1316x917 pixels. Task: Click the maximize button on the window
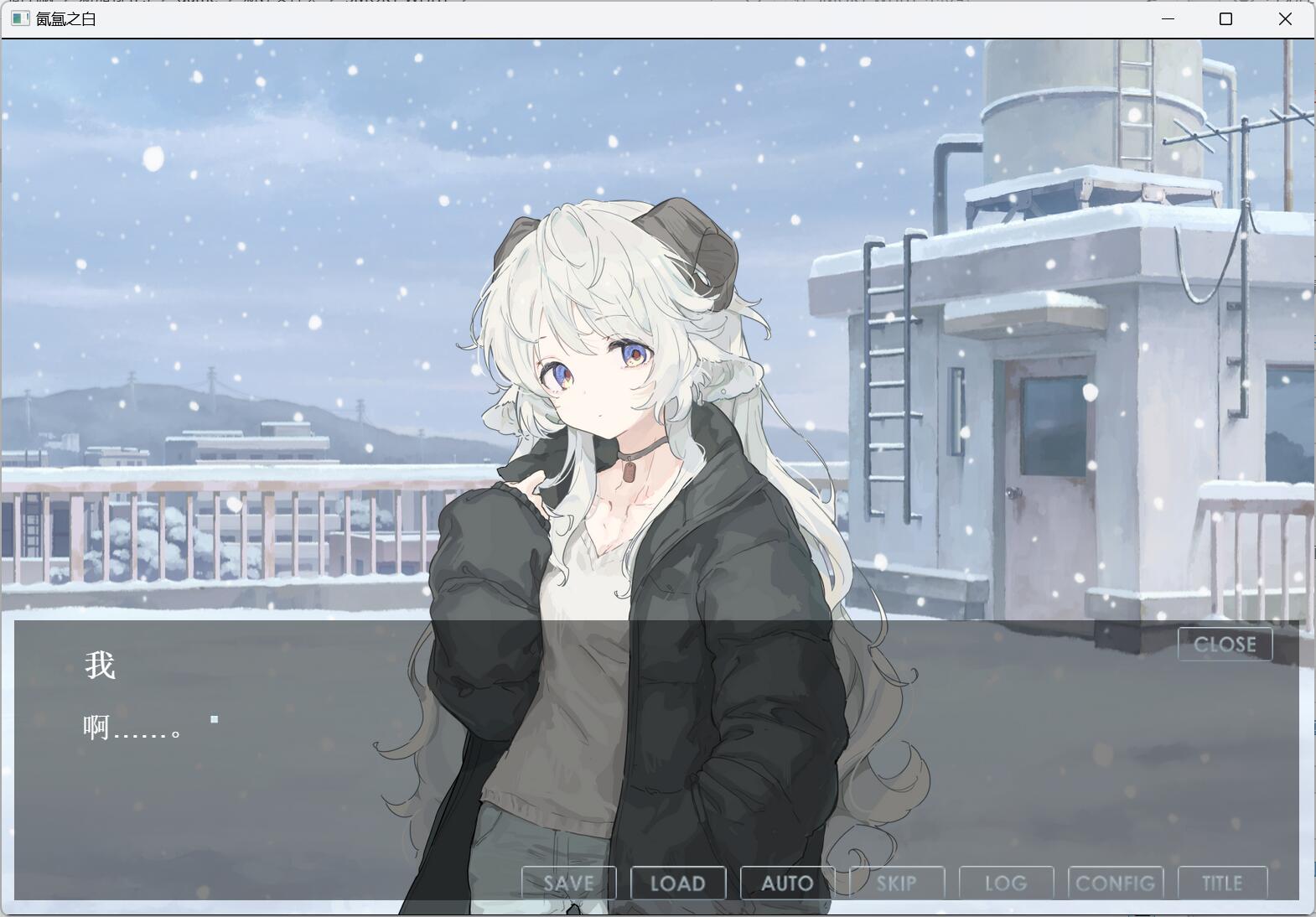coord(1225,18)
